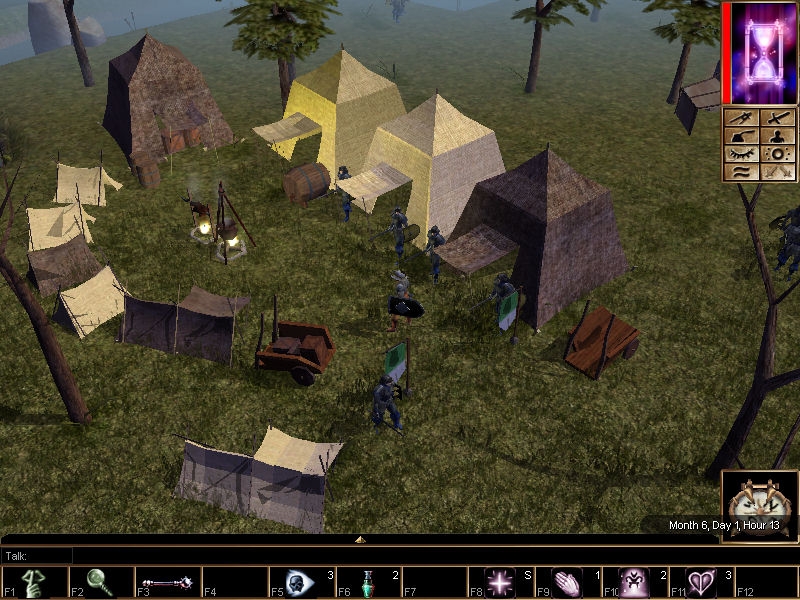Click the hourglass character portrait
The height and width of the screenshot is (600, 800).
coord(763,52)
